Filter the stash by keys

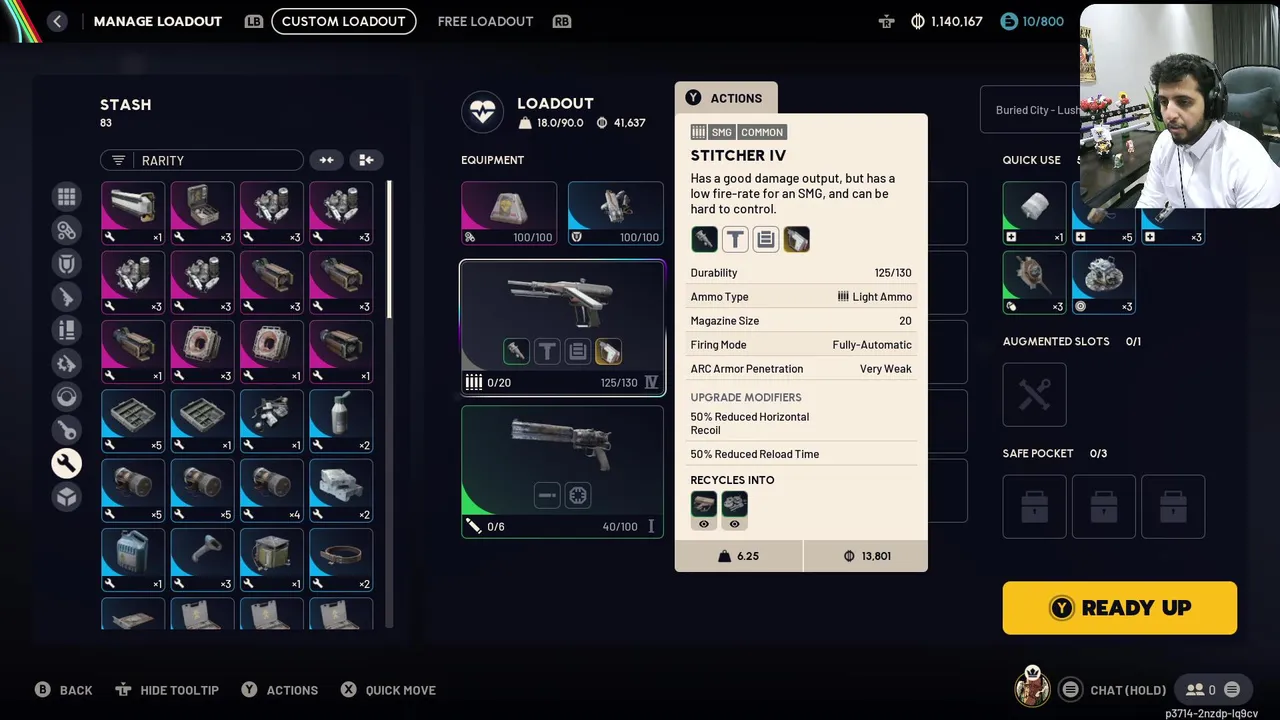66,430
